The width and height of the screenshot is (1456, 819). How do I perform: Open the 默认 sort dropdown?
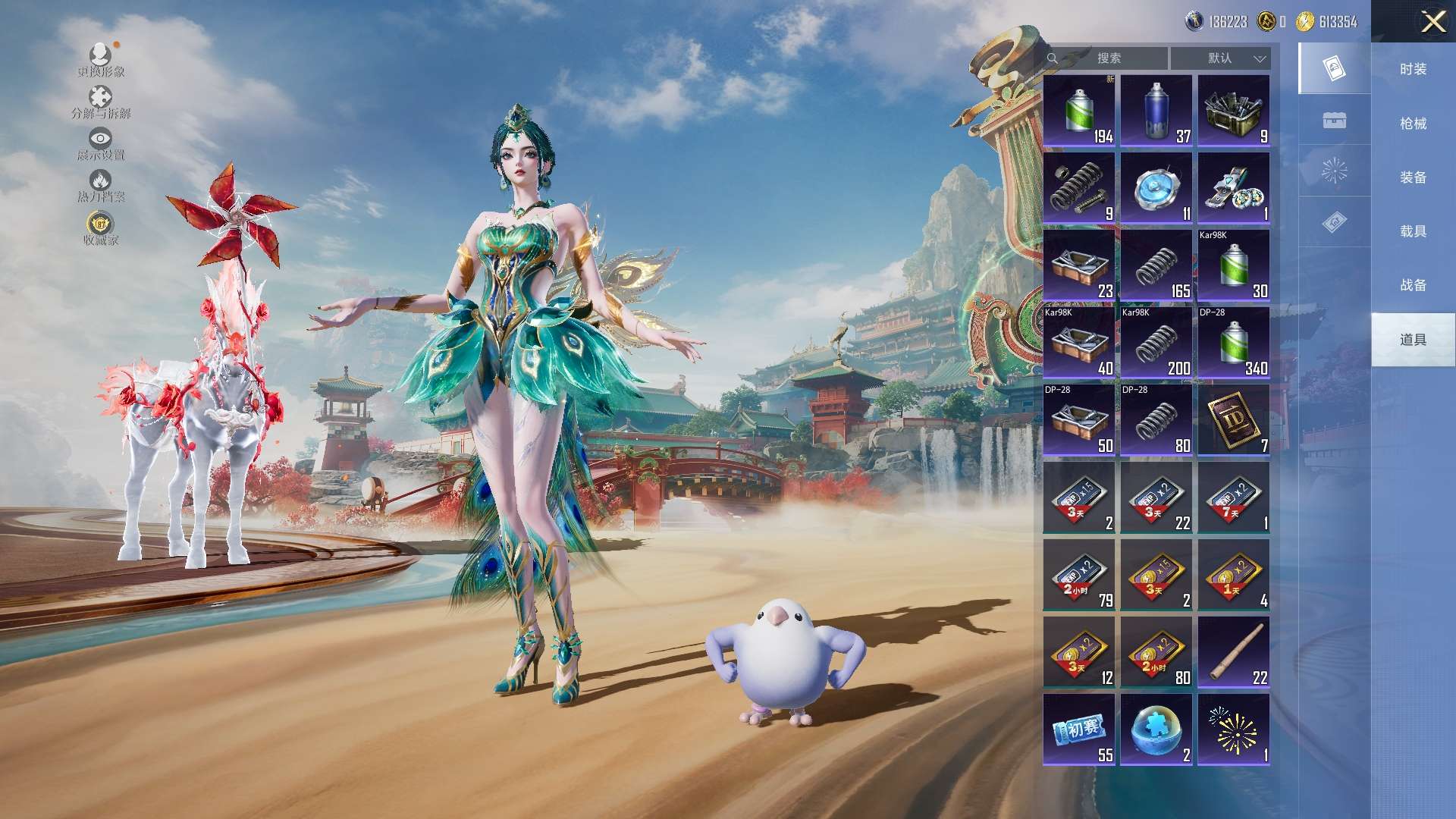[x=1220, y=58]
